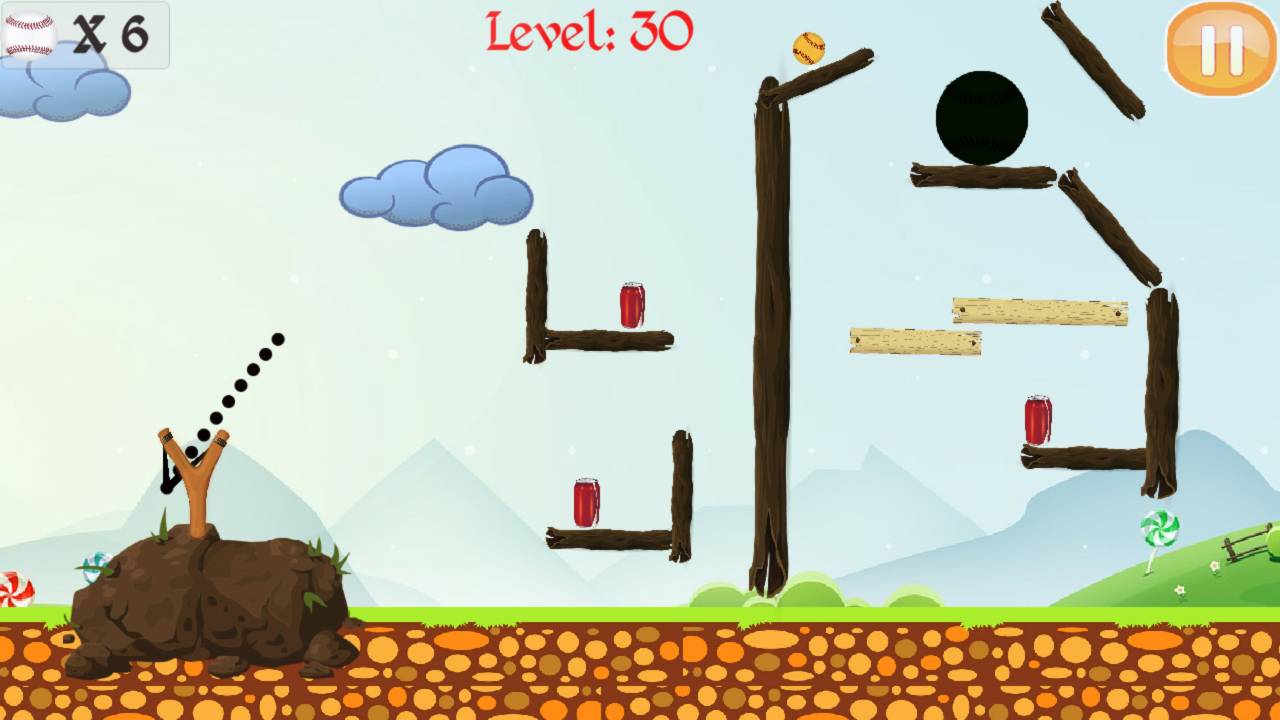Select the red soda can on the upper shelf
The height and width of the screenshot is (720, 1280).
[x=632, y=305]
